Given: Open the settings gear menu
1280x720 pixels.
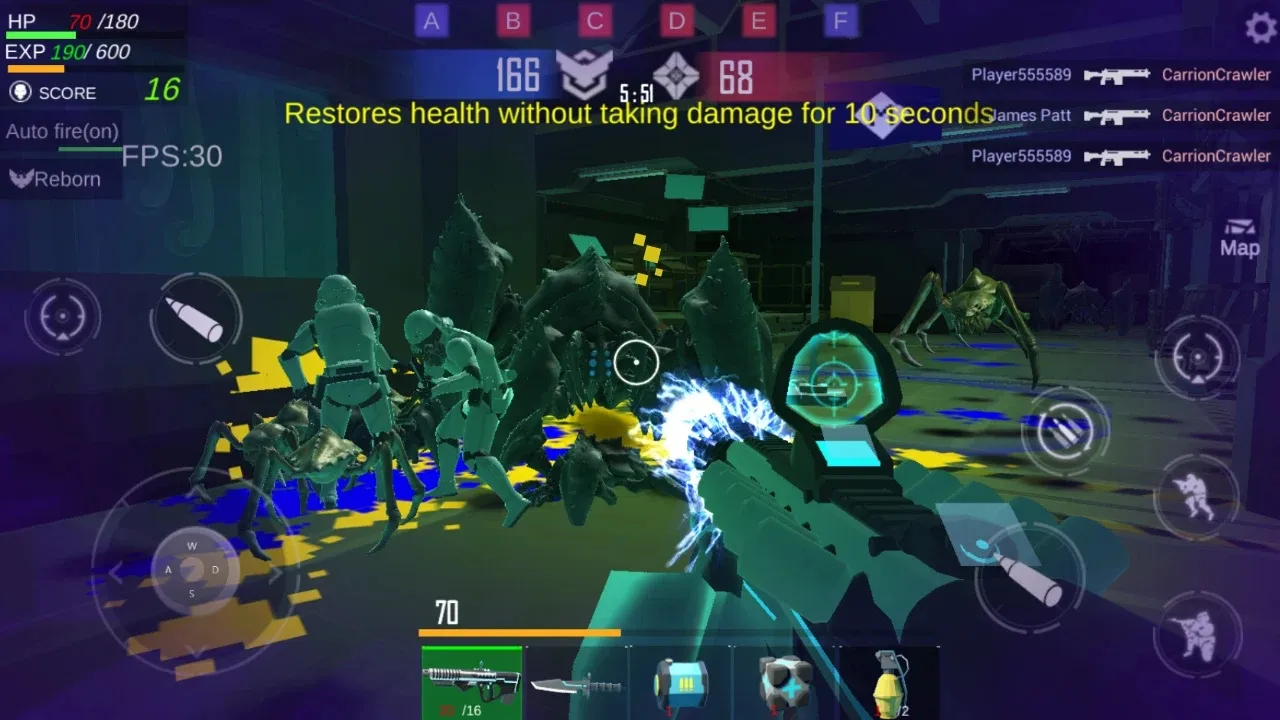Looking at the screenshot, I should click(x=1259, y=27).
